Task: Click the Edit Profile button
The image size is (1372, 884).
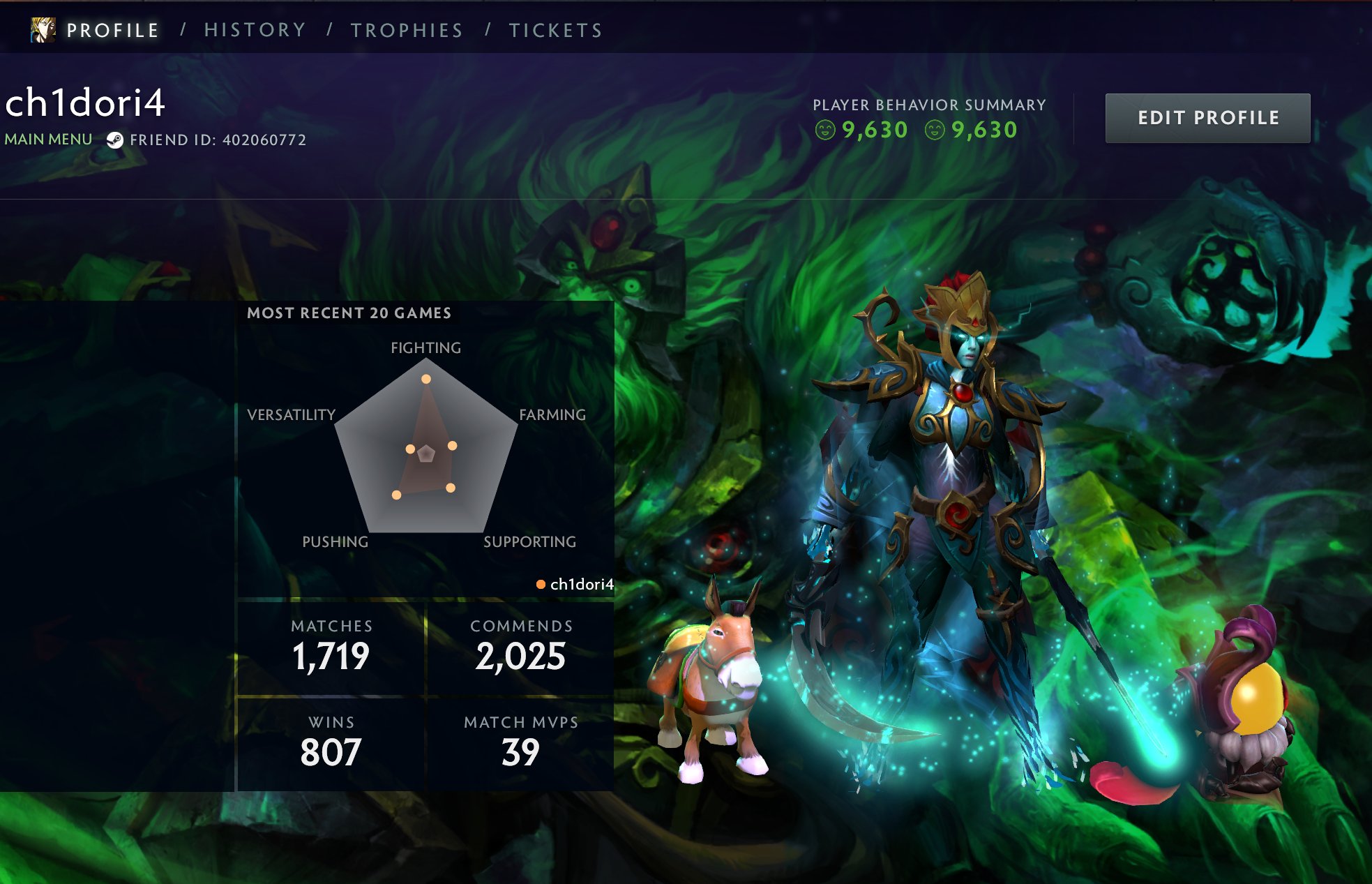Action: [x=1207, y=118]
